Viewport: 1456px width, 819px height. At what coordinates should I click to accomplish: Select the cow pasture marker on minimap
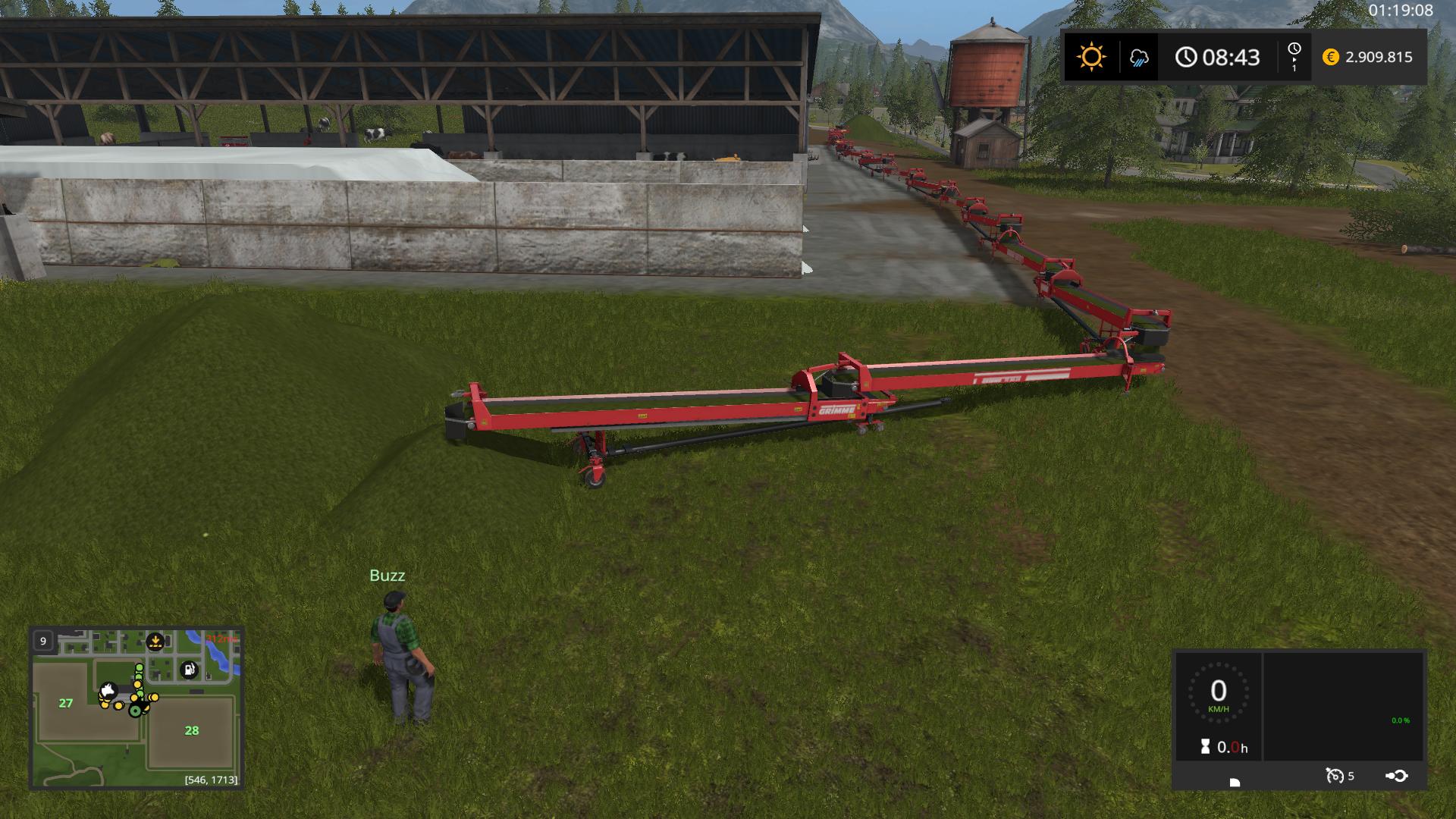(x=108, y=691)
